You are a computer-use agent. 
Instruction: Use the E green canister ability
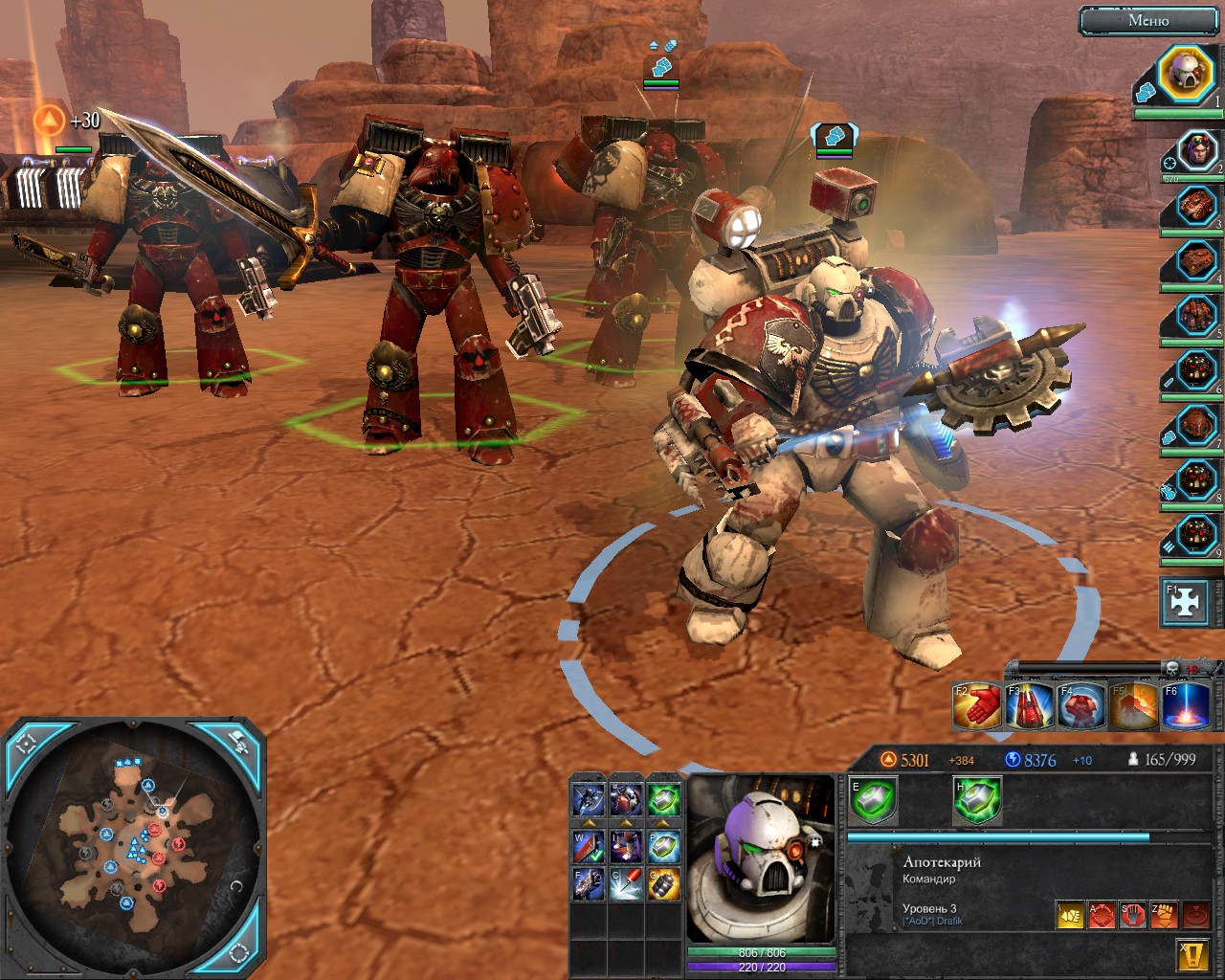873,799
